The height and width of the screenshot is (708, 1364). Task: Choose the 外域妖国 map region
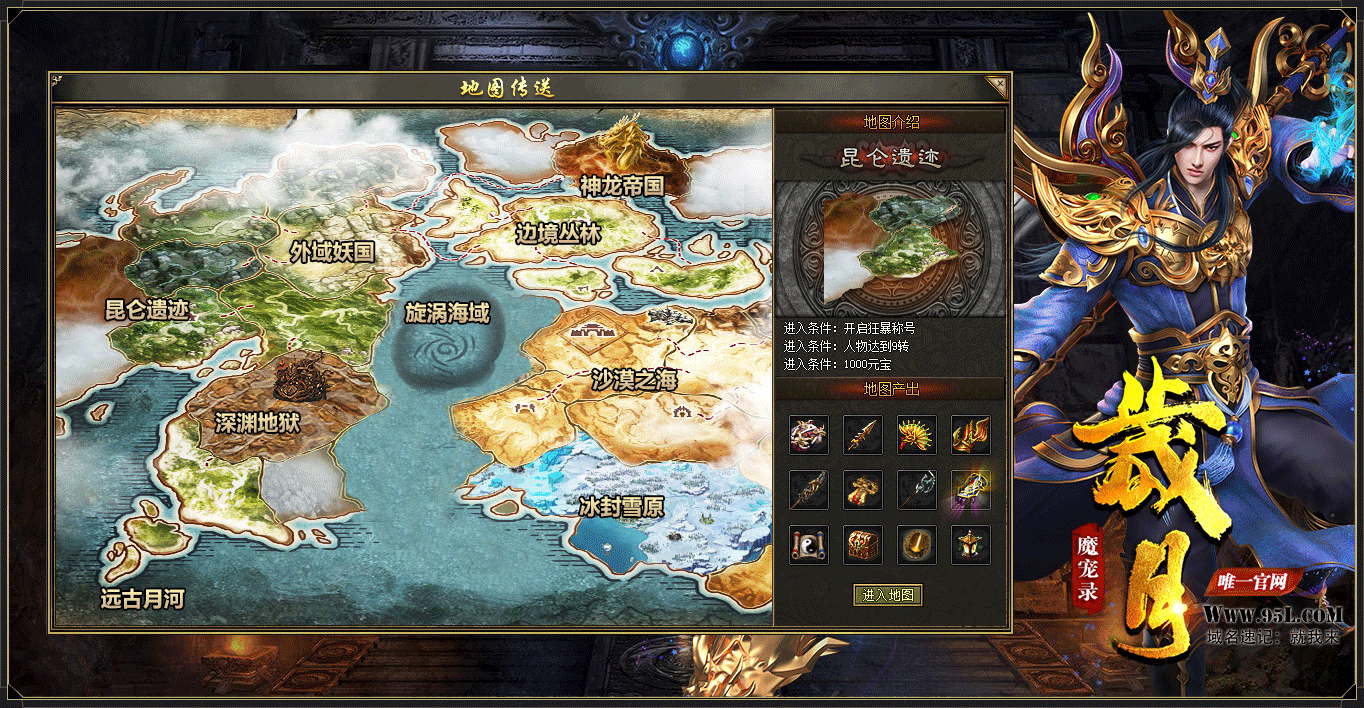pos(332,251)
